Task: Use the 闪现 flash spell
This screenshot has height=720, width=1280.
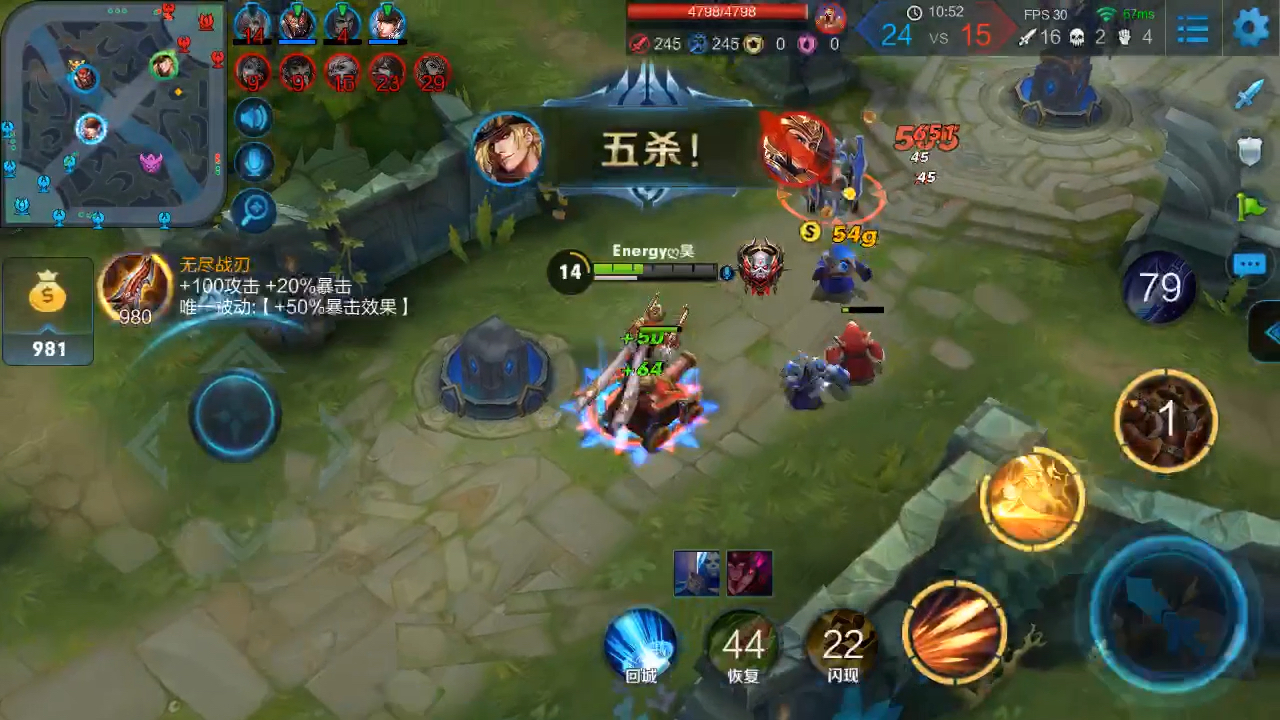Action: [x=842, y=645]
